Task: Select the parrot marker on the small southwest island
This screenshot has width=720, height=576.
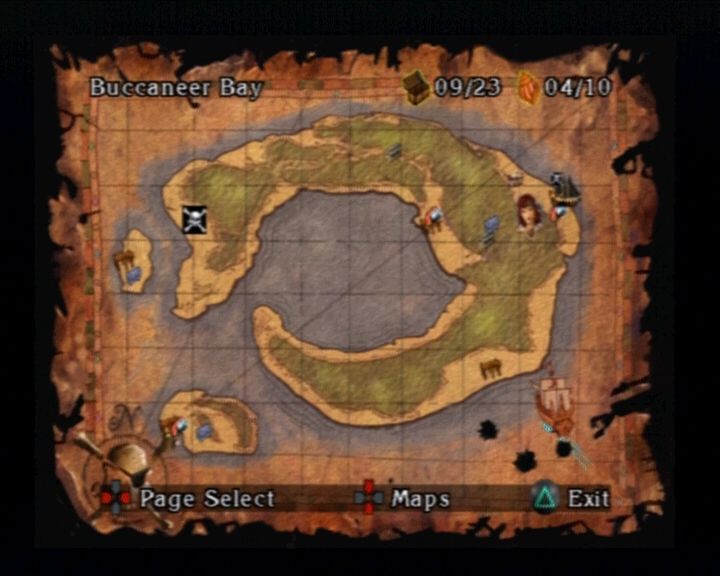Action: [177, 431]
